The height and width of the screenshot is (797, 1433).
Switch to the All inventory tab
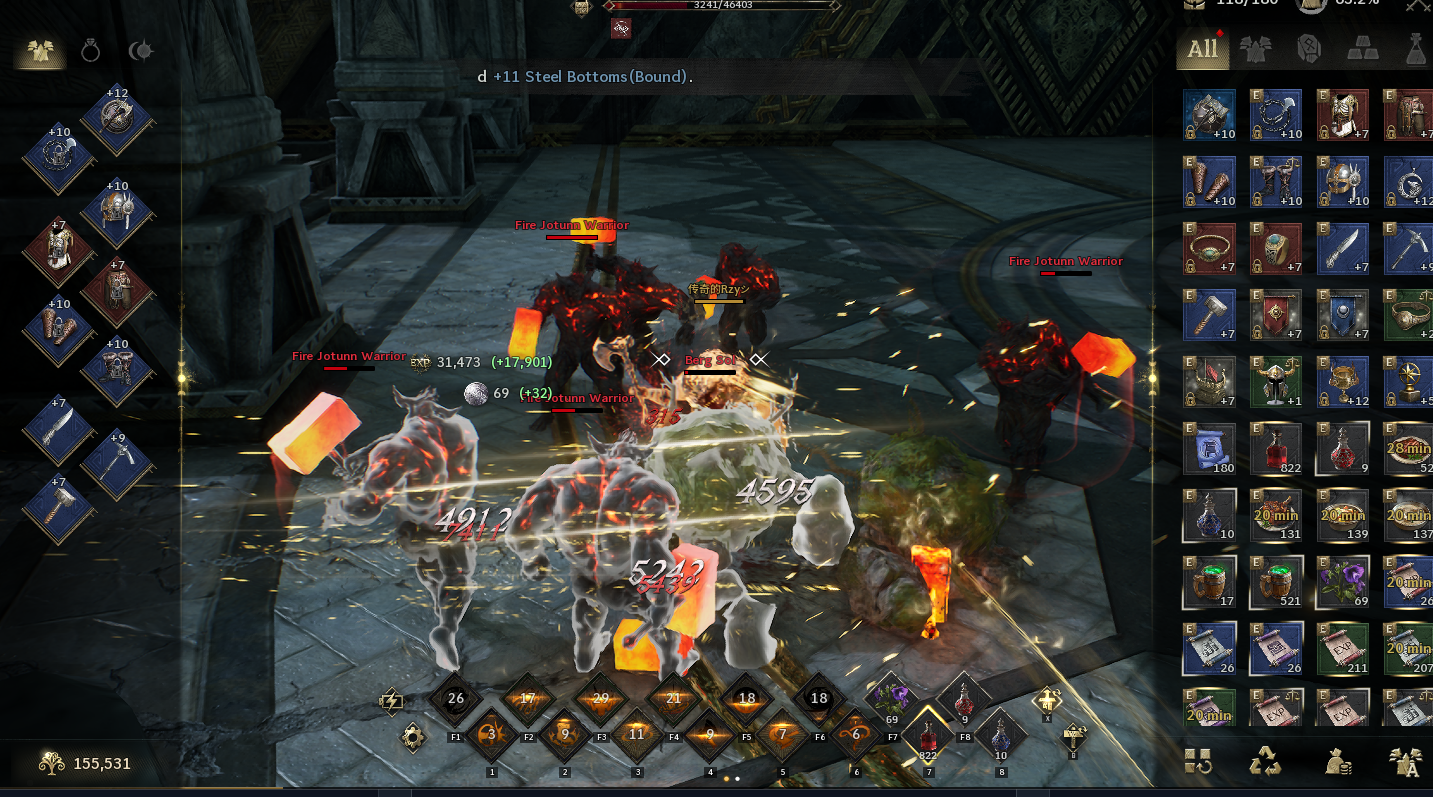tap(1202, 49)
